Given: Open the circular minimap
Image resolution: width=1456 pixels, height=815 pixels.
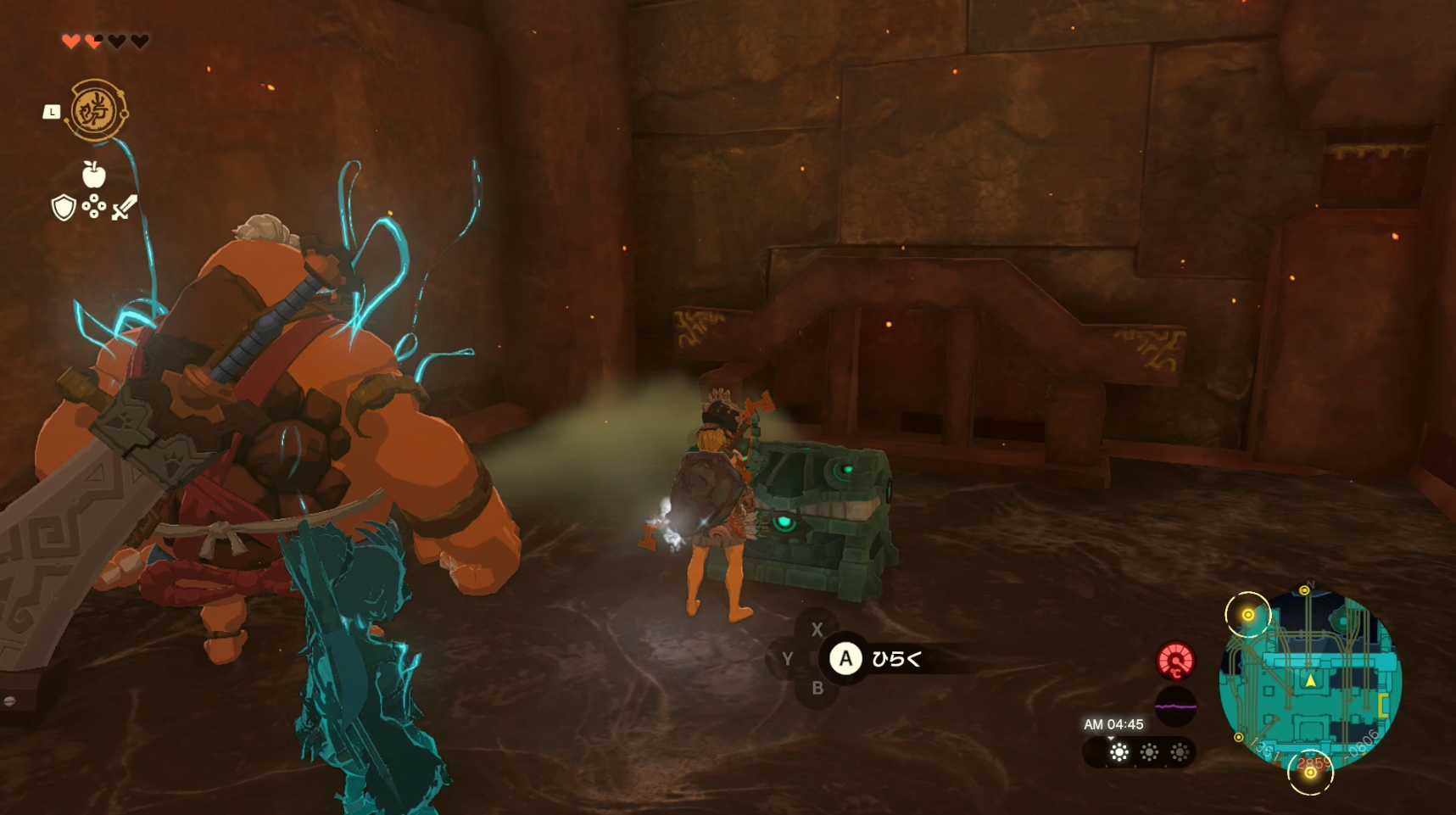Looking at the screenshot, I should (1309, 680).
